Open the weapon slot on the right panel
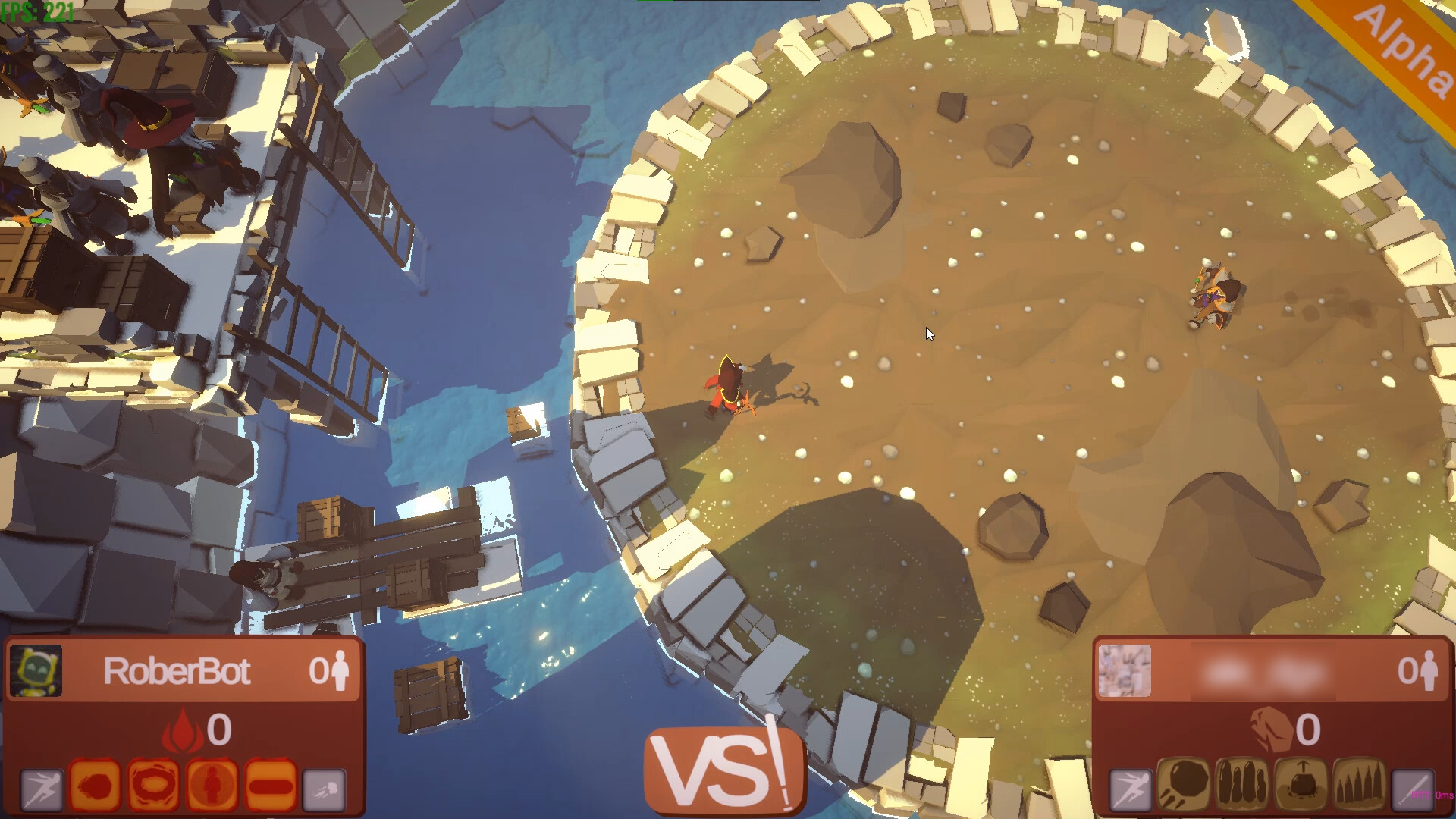Viewport: 1456px width, 819px height. coord(1412,789)
